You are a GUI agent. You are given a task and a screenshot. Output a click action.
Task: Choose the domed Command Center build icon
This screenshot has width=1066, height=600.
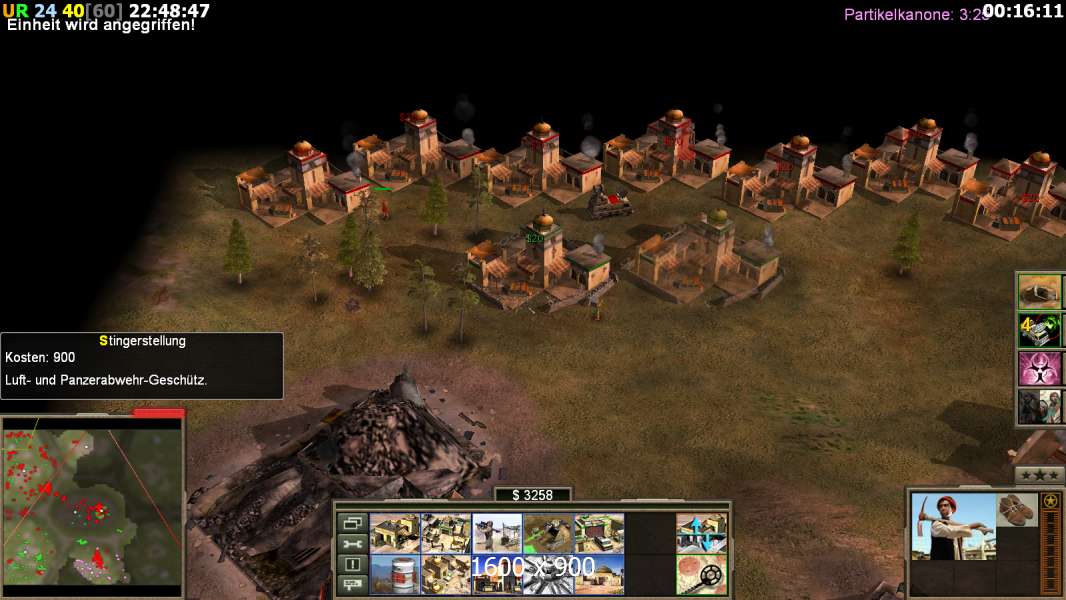[x=598, y=574]
